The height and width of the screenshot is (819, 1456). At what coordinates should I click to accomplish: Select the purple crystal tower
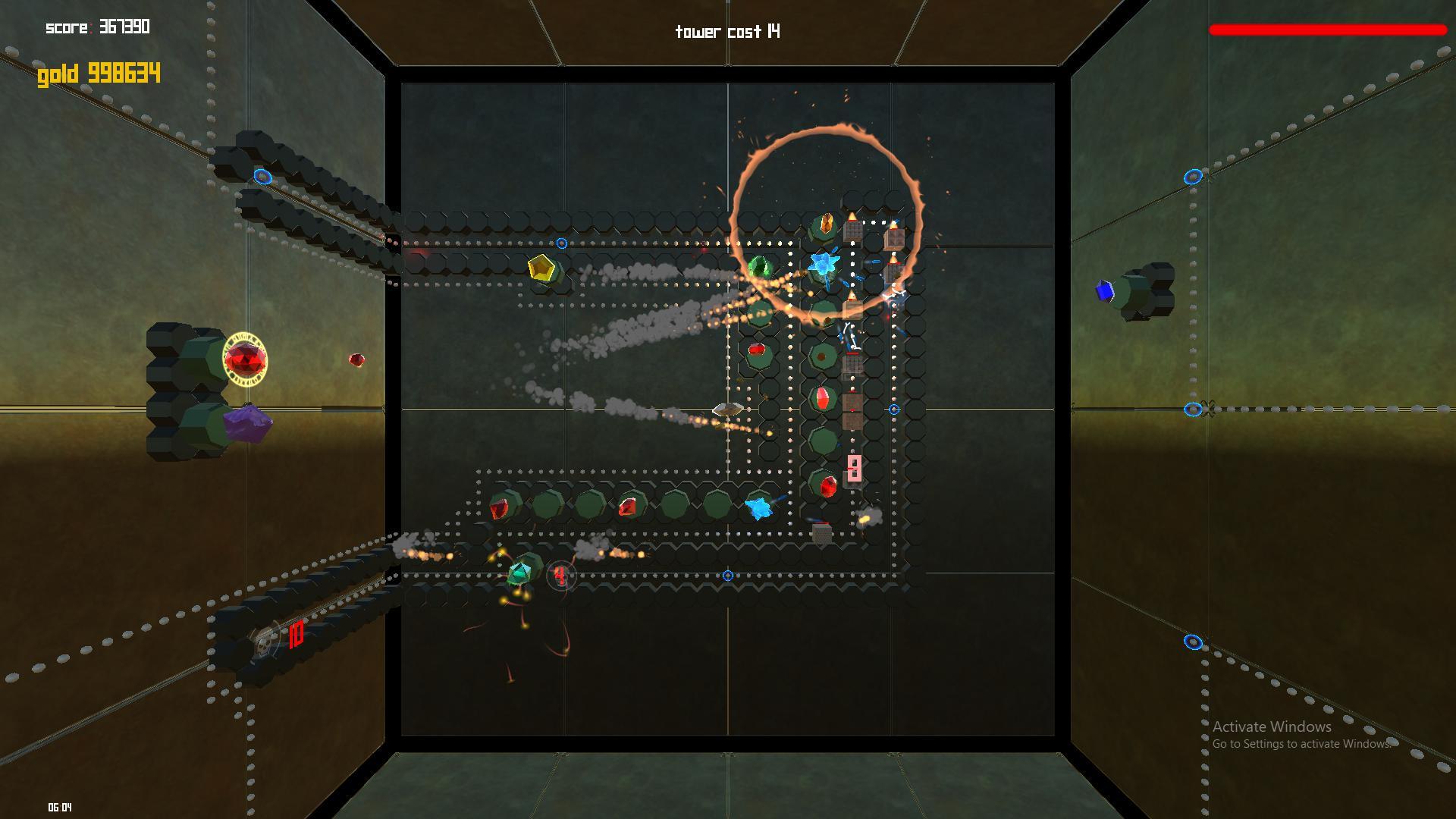click(248, 423)
